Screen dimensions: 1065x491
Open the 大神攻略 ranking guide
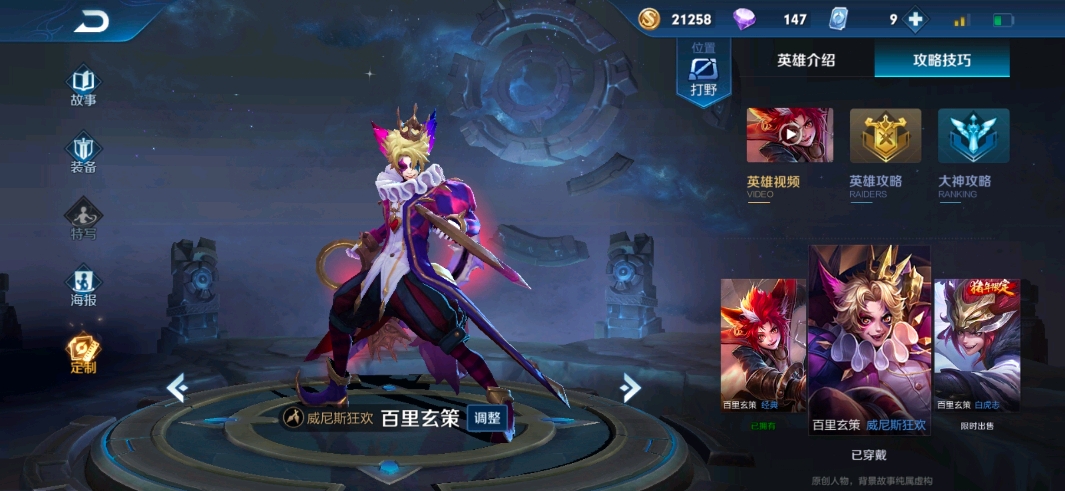coord(973,136)
